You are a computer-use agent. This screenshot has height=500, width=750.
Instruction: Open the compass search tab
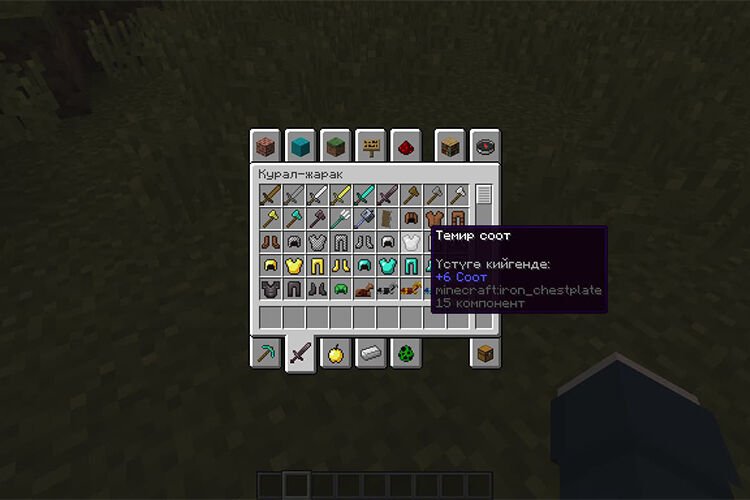pyautogui.click(x=485, y=146)
